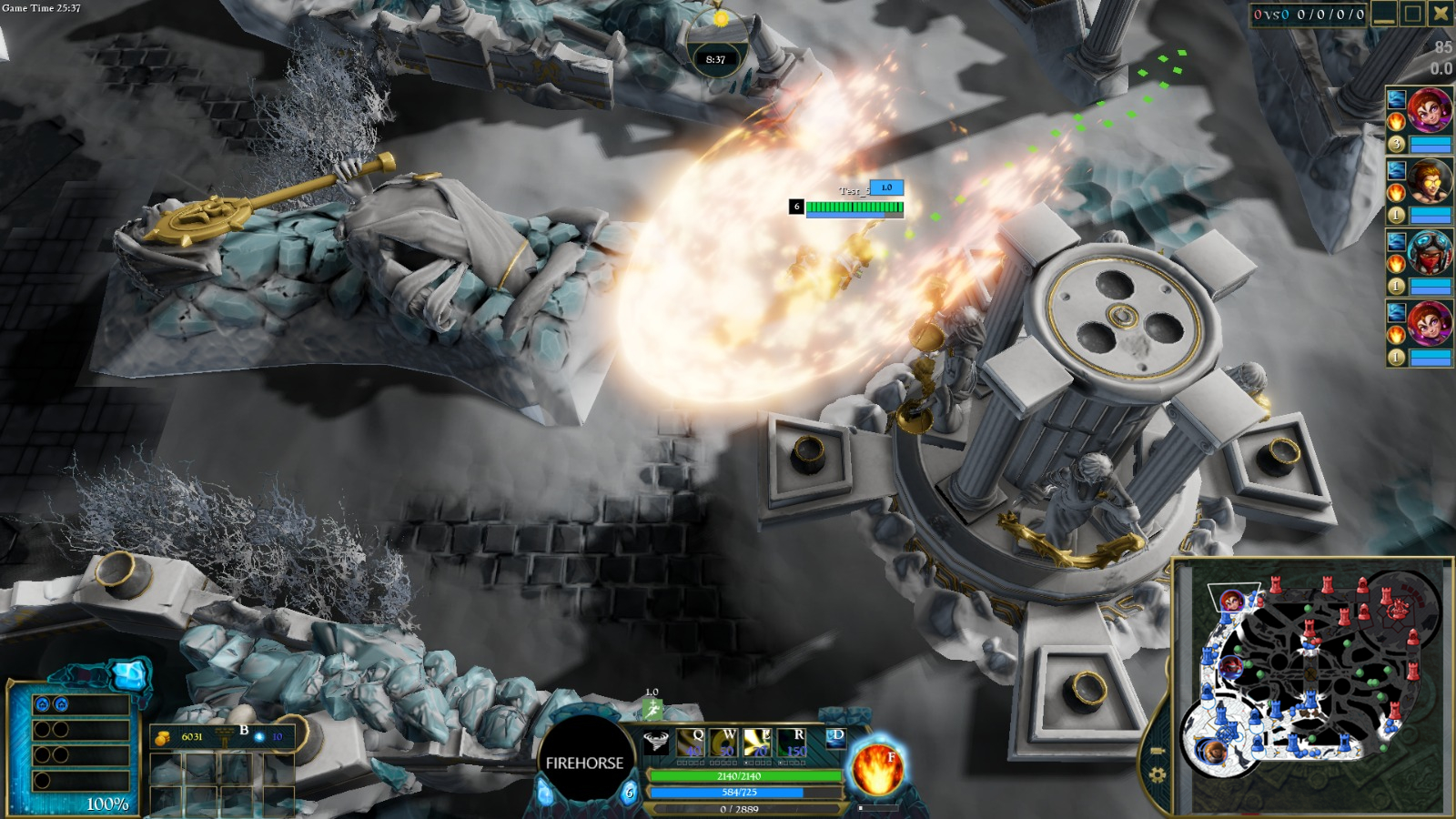Viewport: 1456px width, 819px height.
Task: Click the glowing ice crystal on the panel
Action: pyautogui.click(x=128, y=675)
